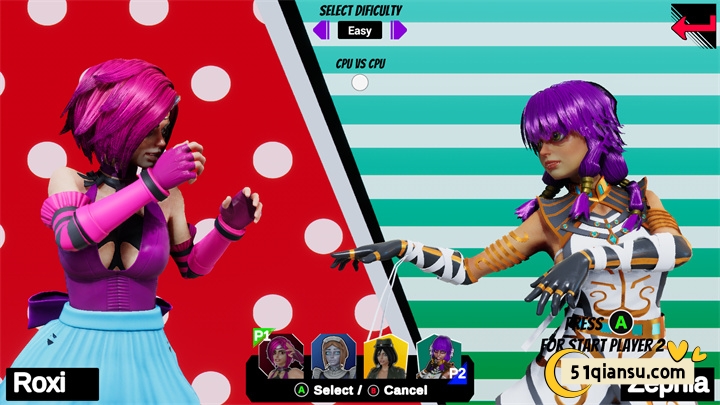Image resolution: width=720 pixels, height=405 pixels.
Task: Select Roxi's pink-haired portrait
Action: coord(281,356)
